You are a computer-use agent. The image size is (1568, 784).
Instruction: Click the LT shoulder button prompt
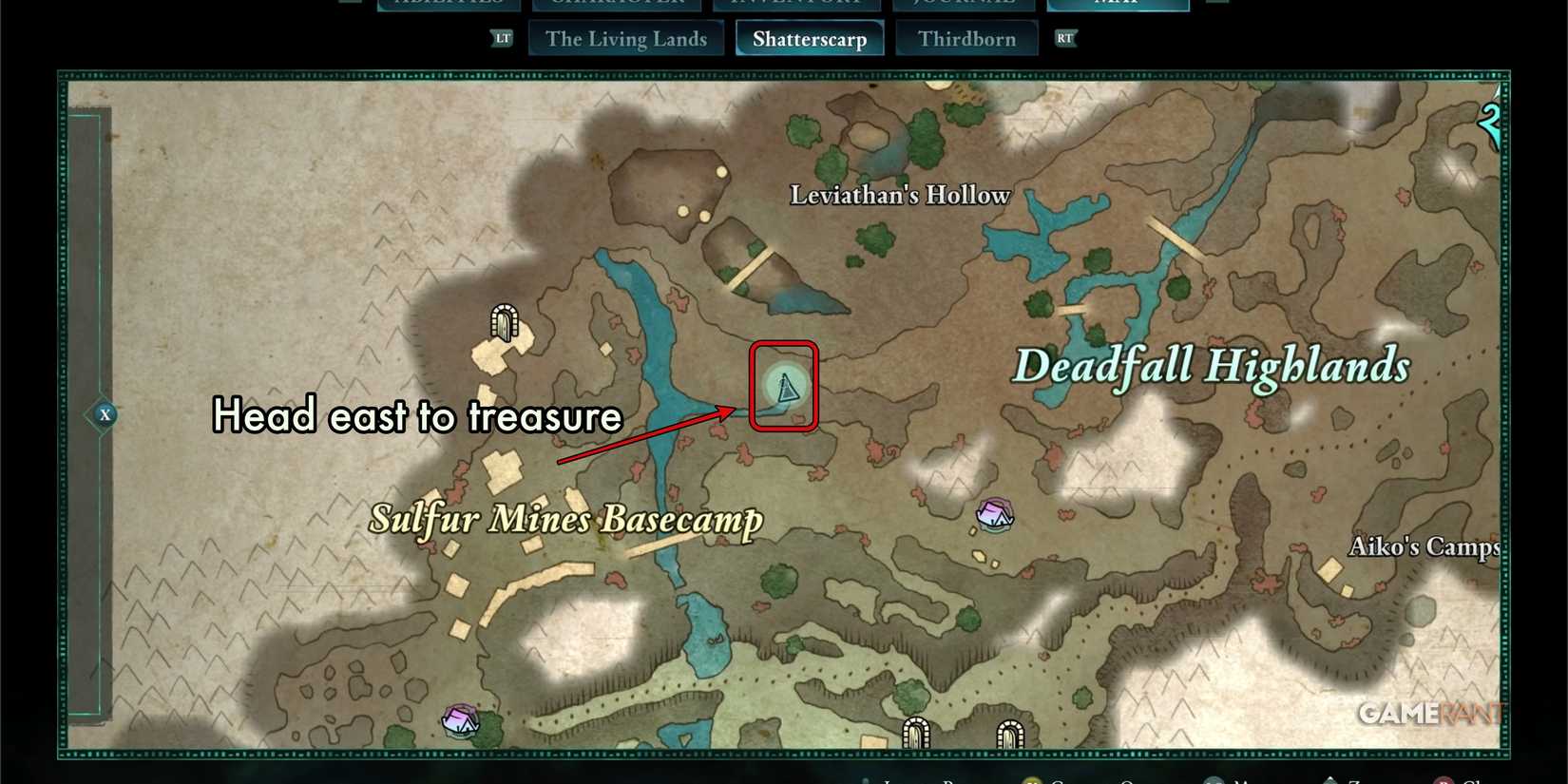(x=501, y=39)
